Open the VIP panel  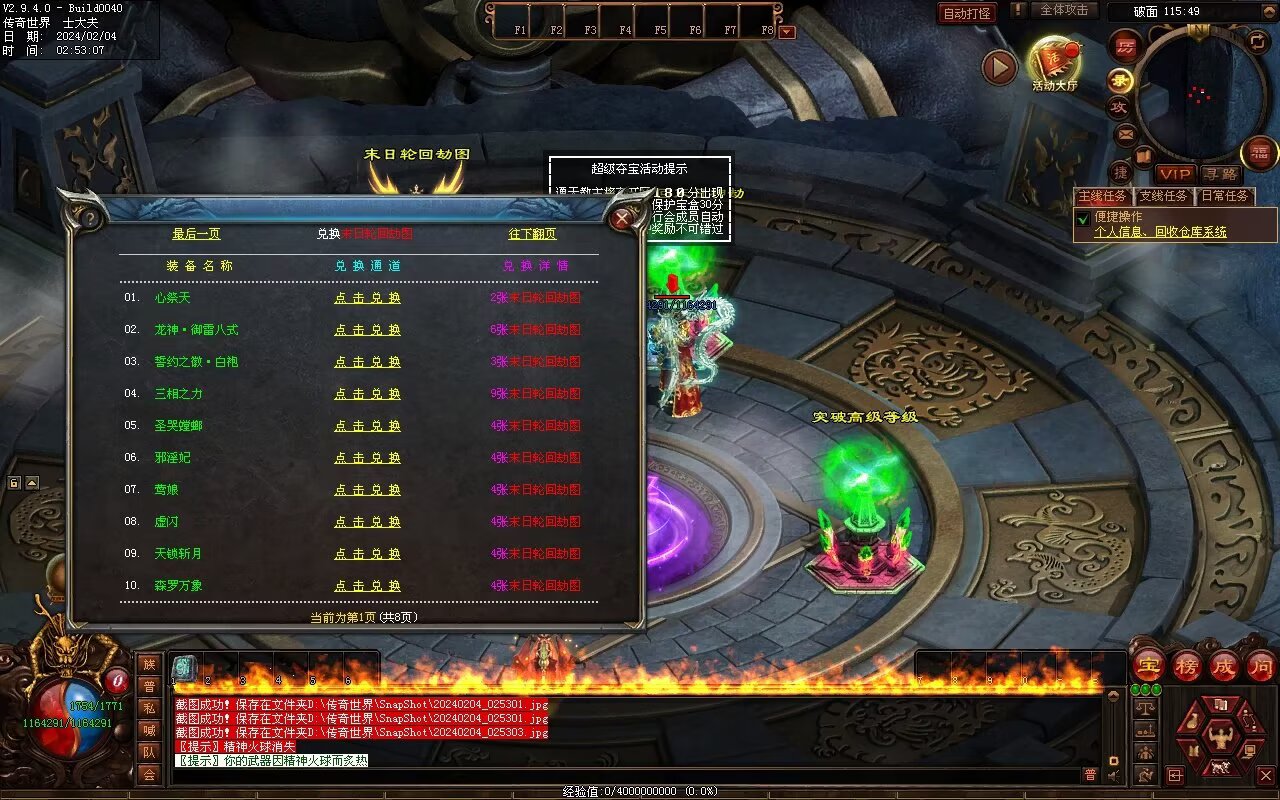1176,174
